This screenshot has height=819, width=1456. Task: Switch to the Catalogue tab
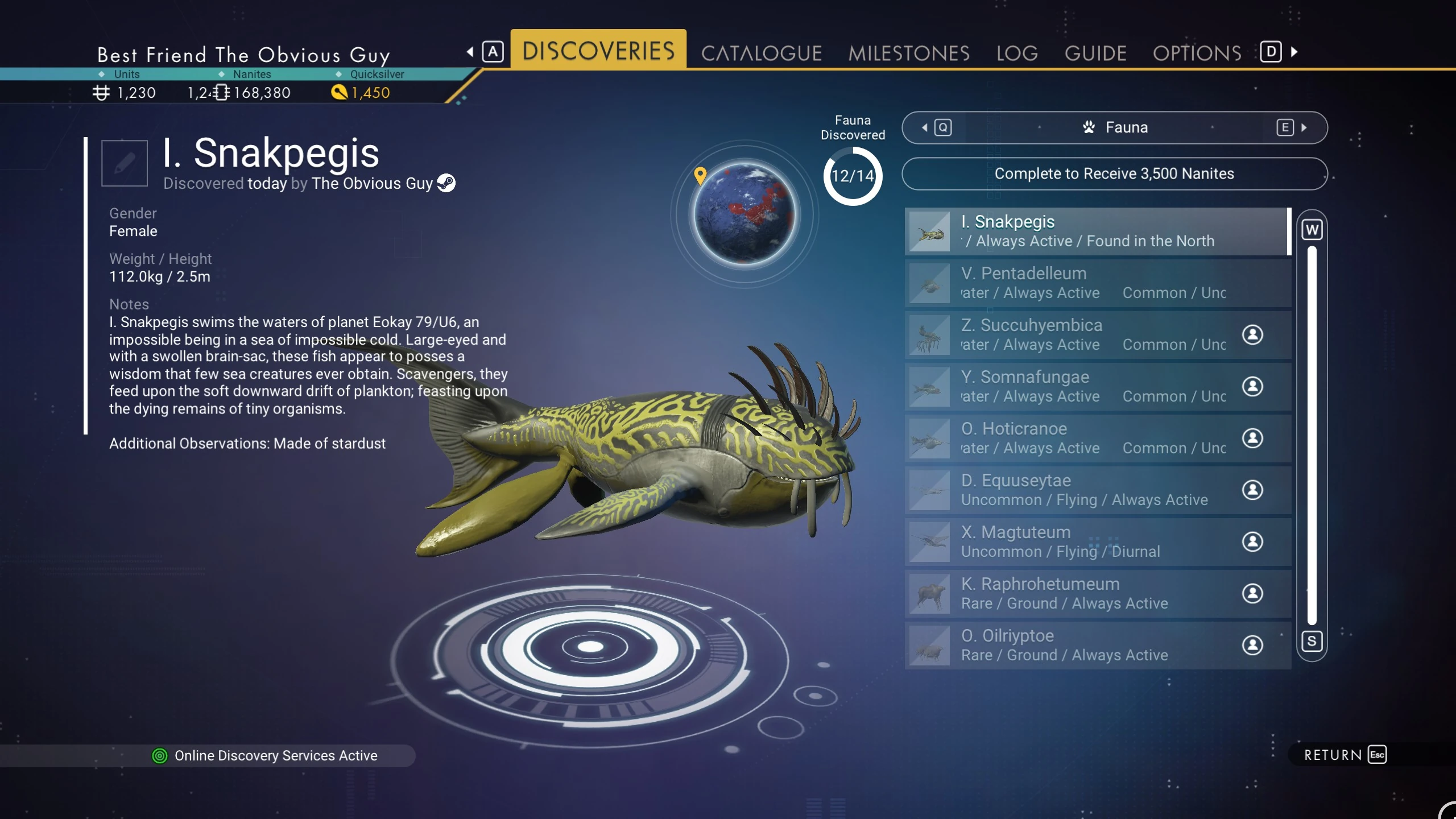pyautogui.click(x=761, y=53)
